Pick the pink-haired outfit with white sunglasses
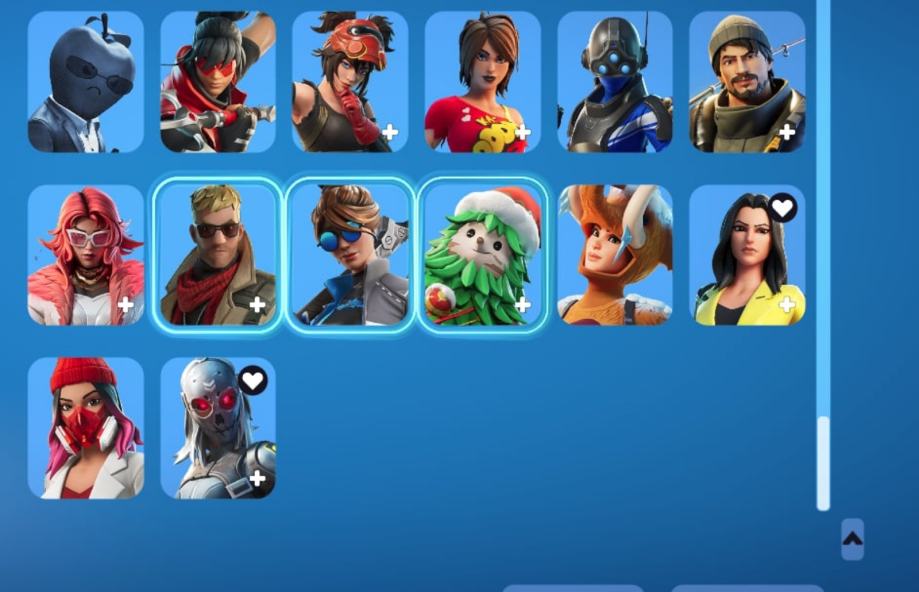The height and width of the screenshot is (592, 919). coord(86,255)
